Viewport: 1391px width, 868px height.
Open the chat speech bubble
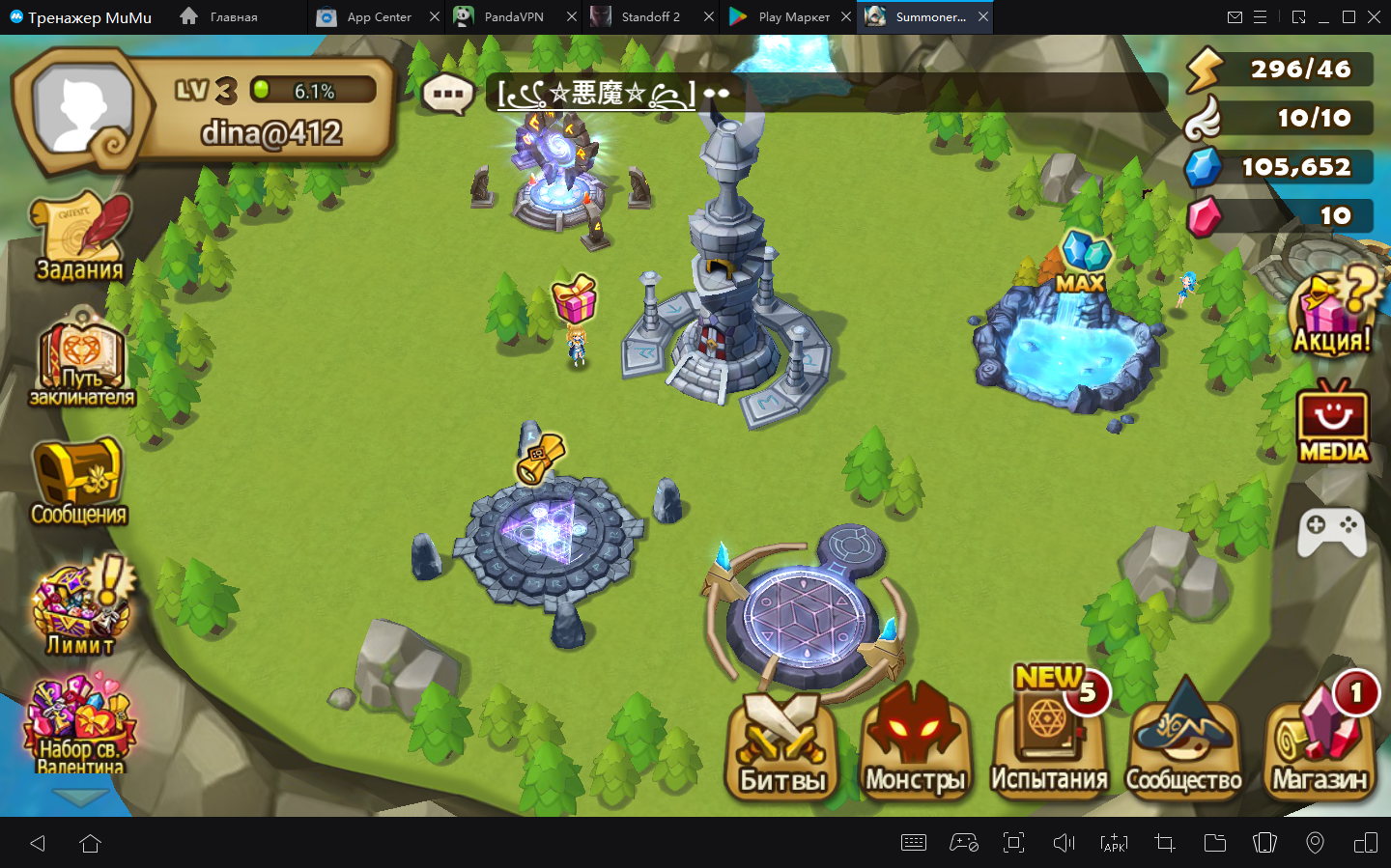tap(447, 95)
